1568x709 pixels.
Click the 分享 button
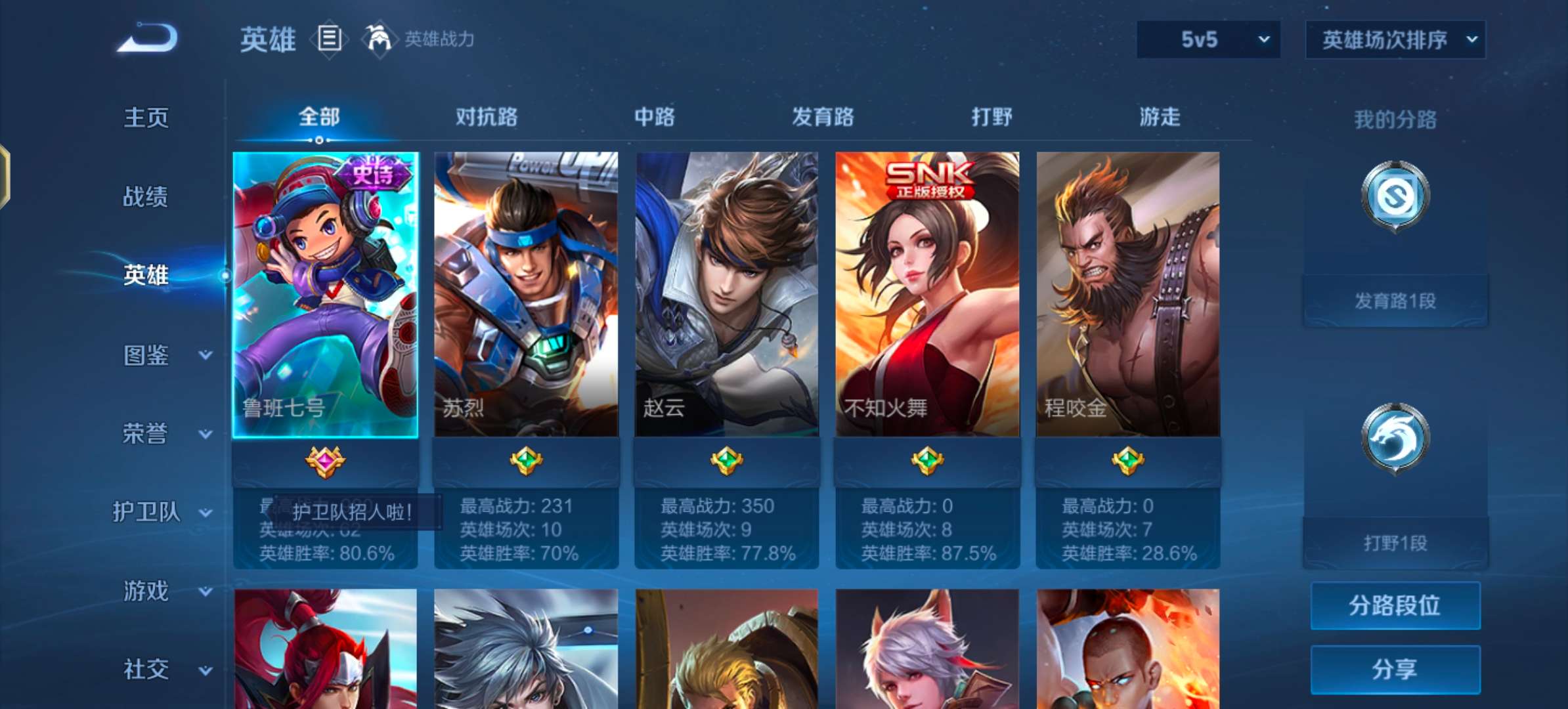[x=1395, y=668]
